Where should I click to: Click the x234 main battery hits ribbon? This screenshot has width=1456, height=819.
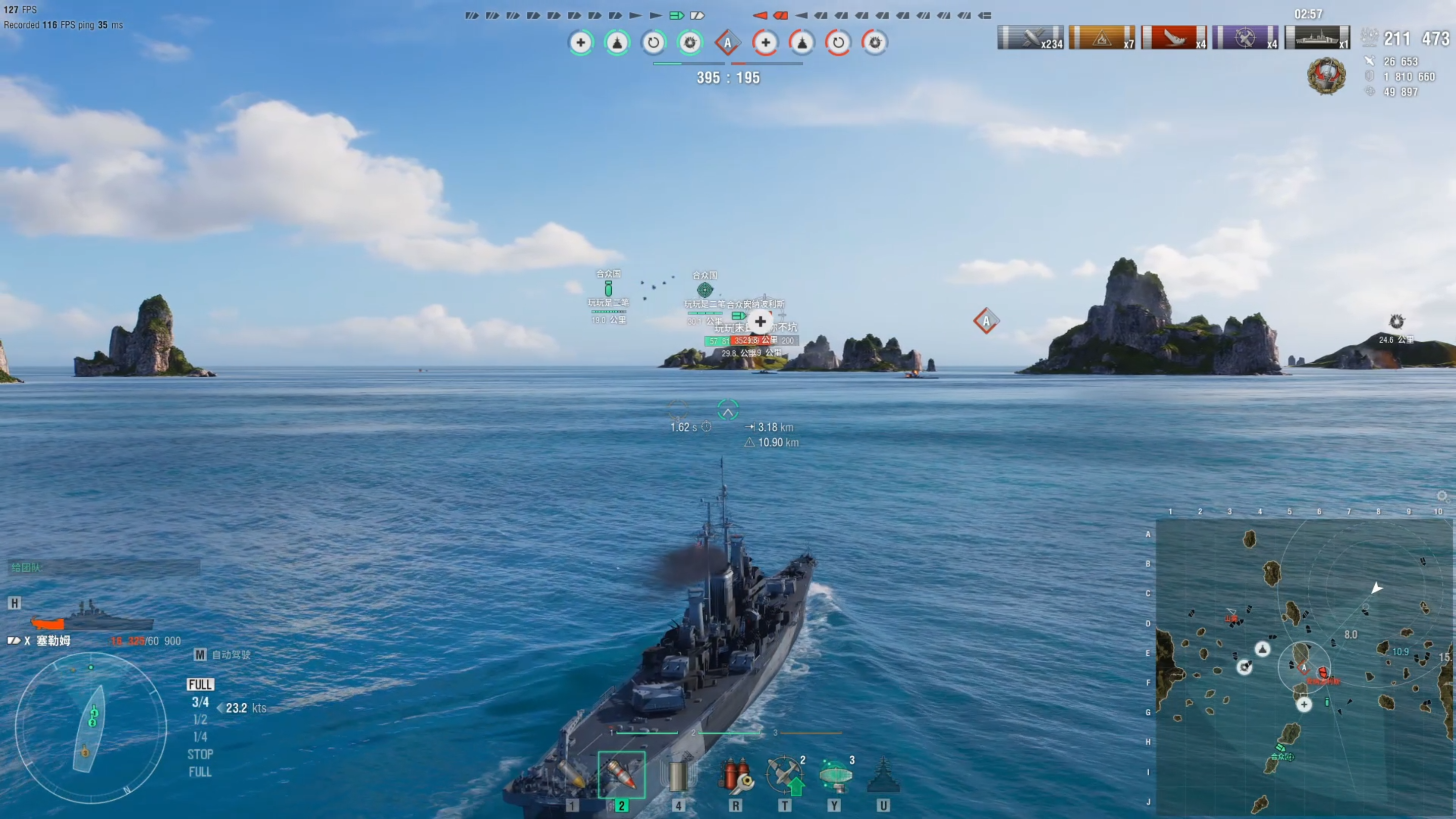point(1030,38)
